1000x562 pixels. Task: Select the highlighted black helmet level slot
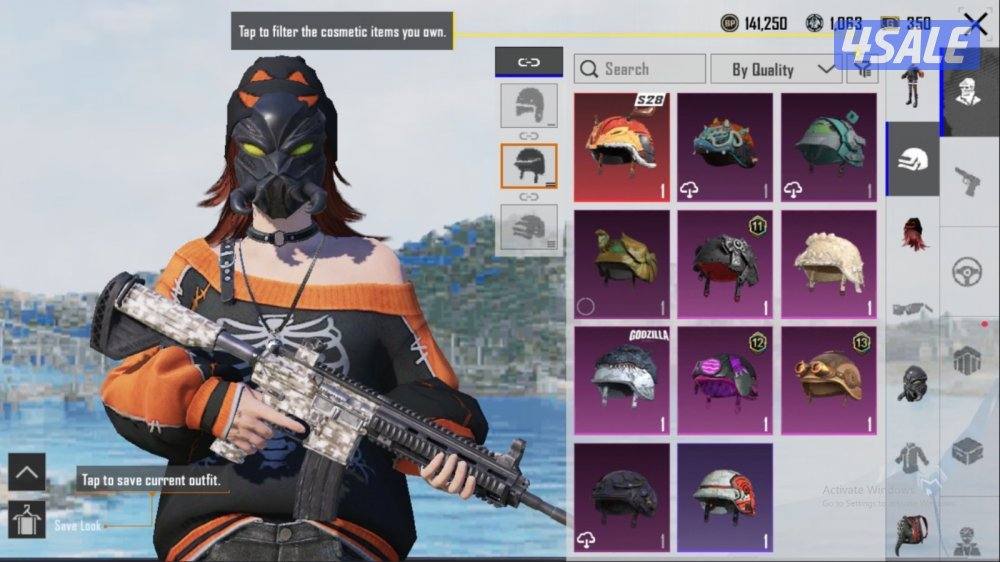pyautogui.click(x=529, y=165)
